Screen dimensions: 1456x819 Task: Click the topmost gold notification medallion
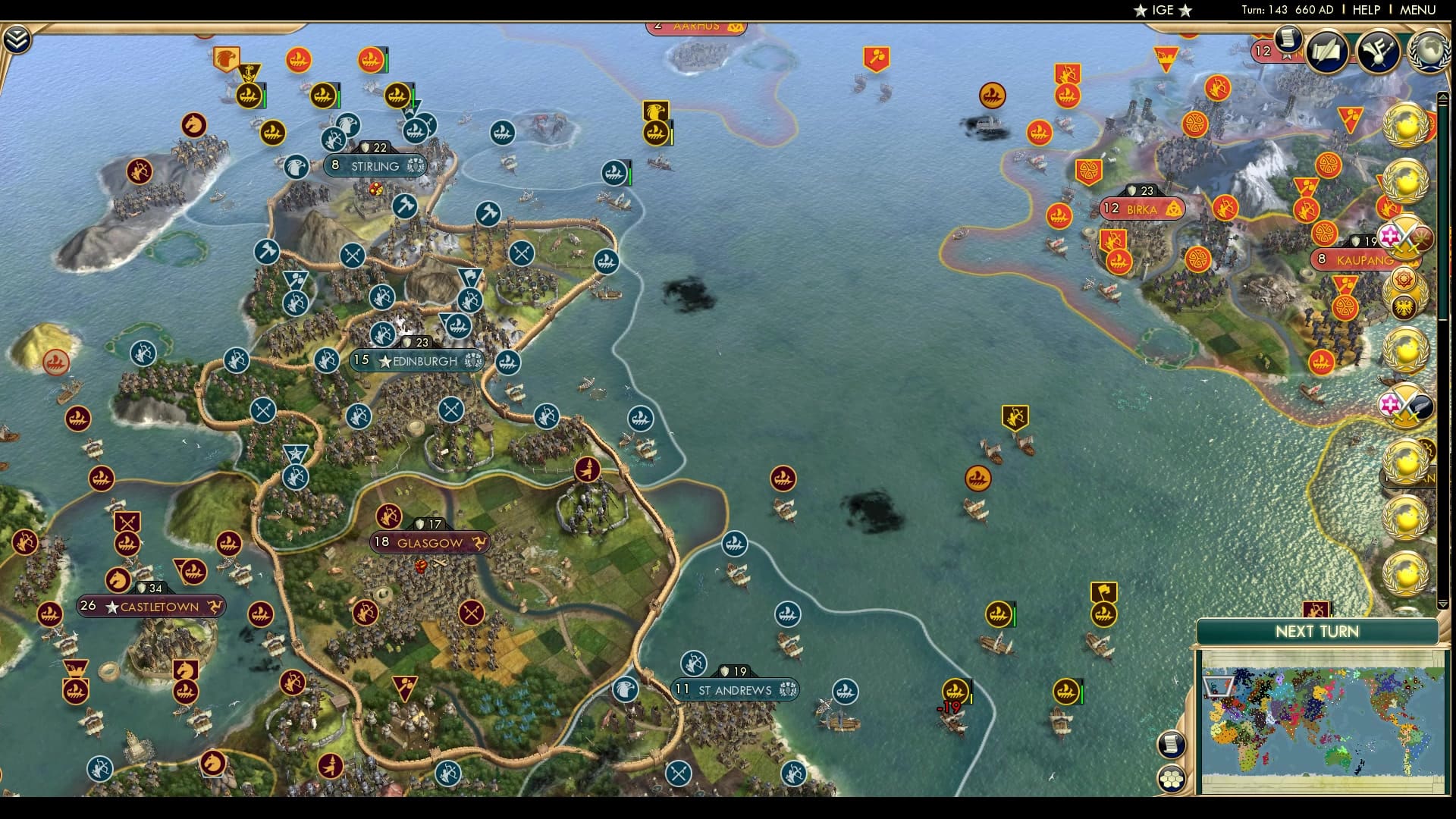[x=1407, y=125]
